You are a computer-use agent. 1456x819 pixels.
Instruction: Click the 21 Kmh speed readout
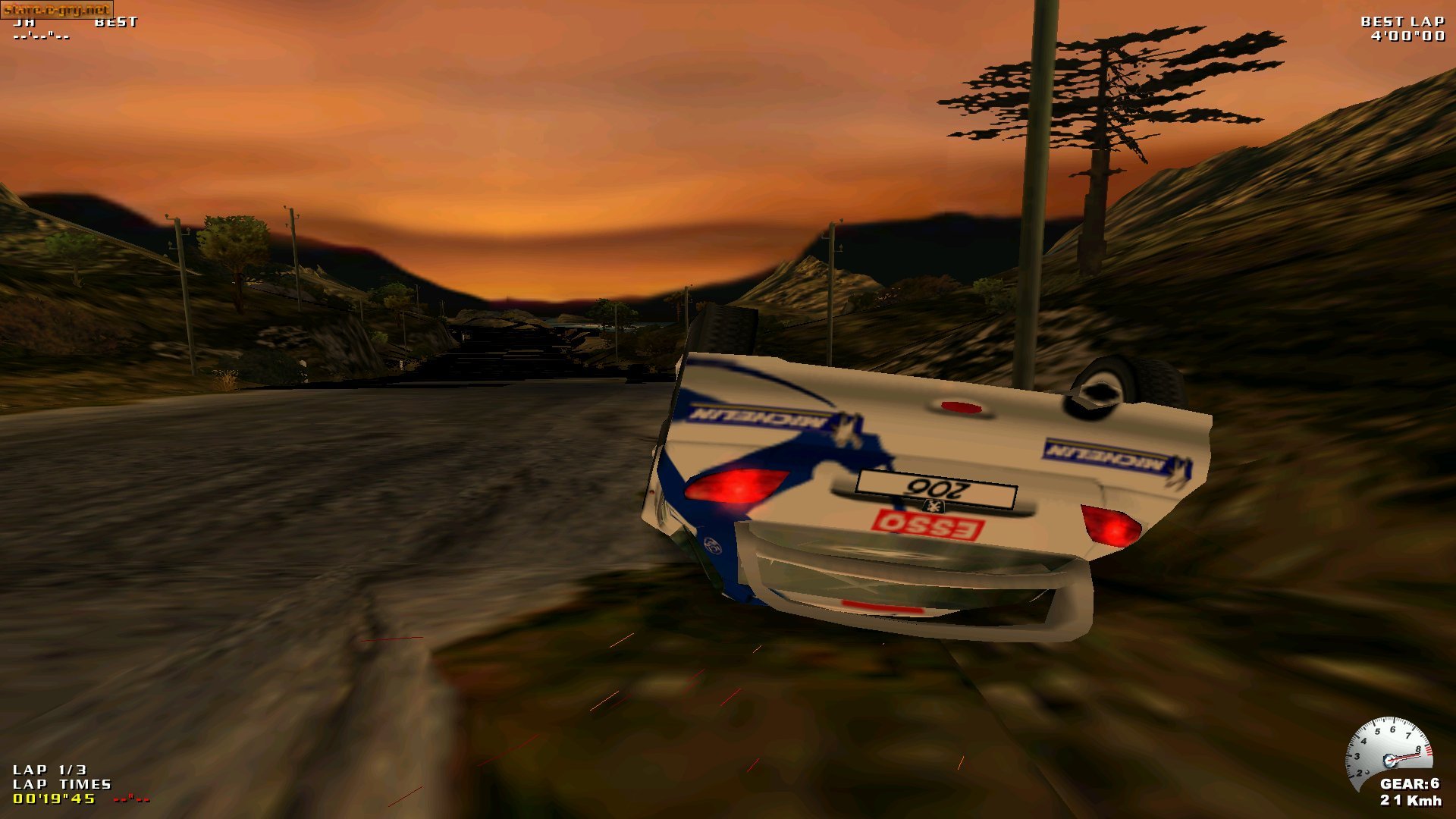click(x=1410, y=801)
